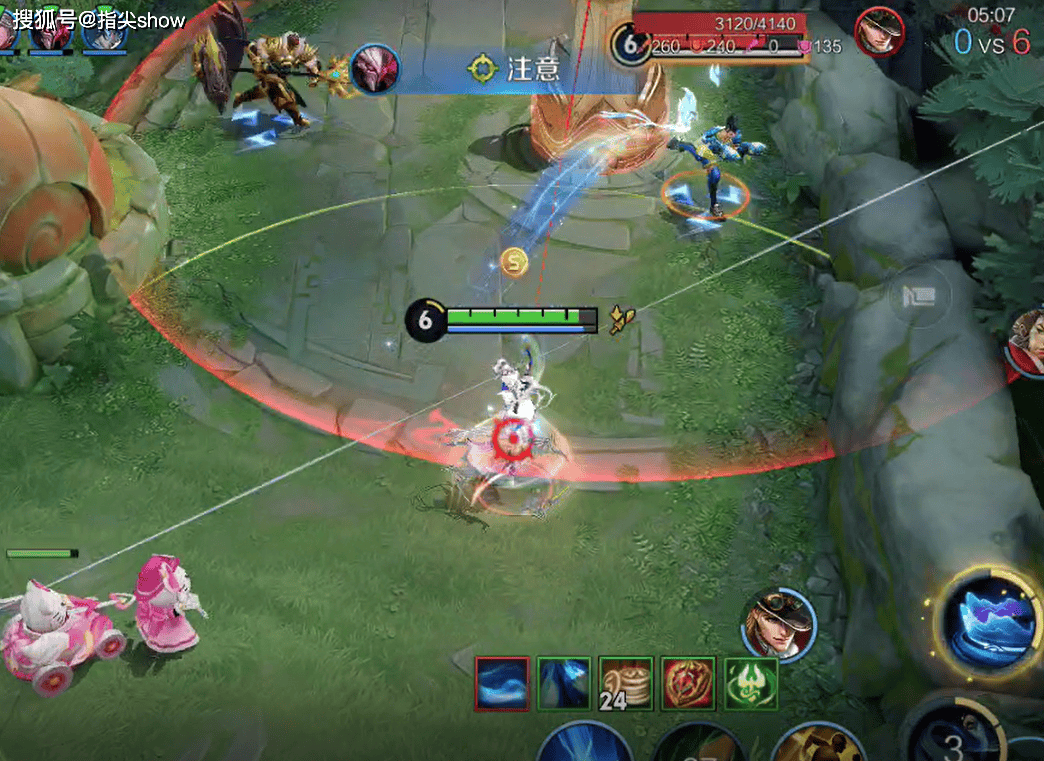Select the red-bordered blue wave item slot
The image size is (1044, 761).
click(x=502, y=684)
